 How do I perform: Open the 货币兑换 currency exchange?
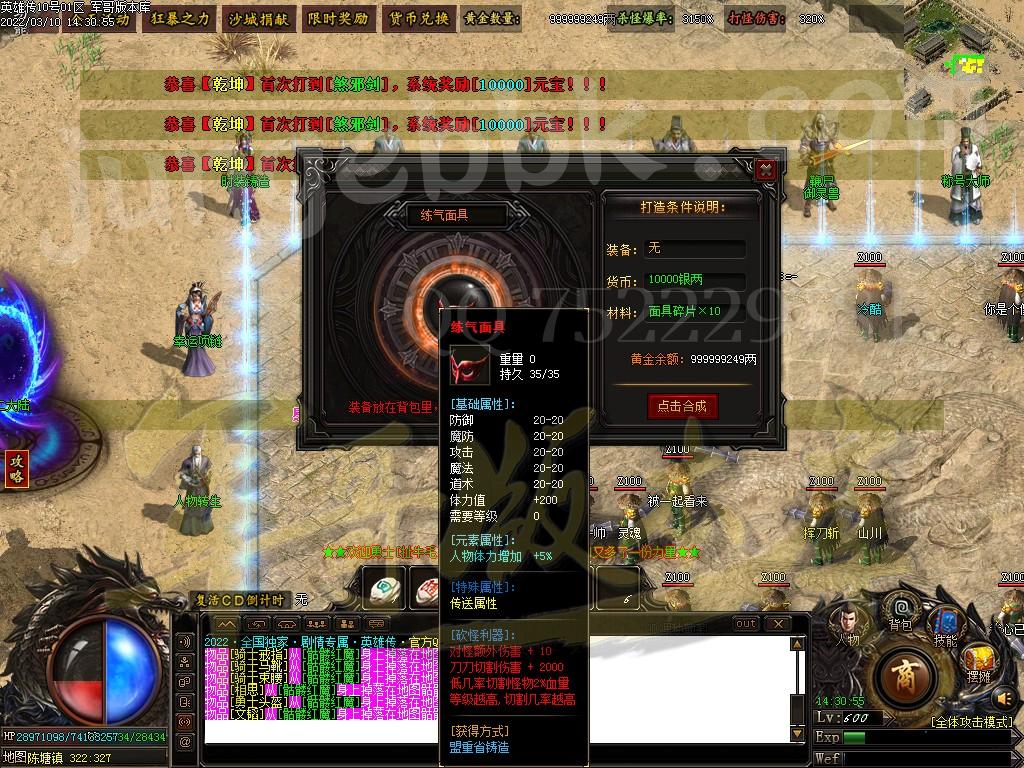417,18
